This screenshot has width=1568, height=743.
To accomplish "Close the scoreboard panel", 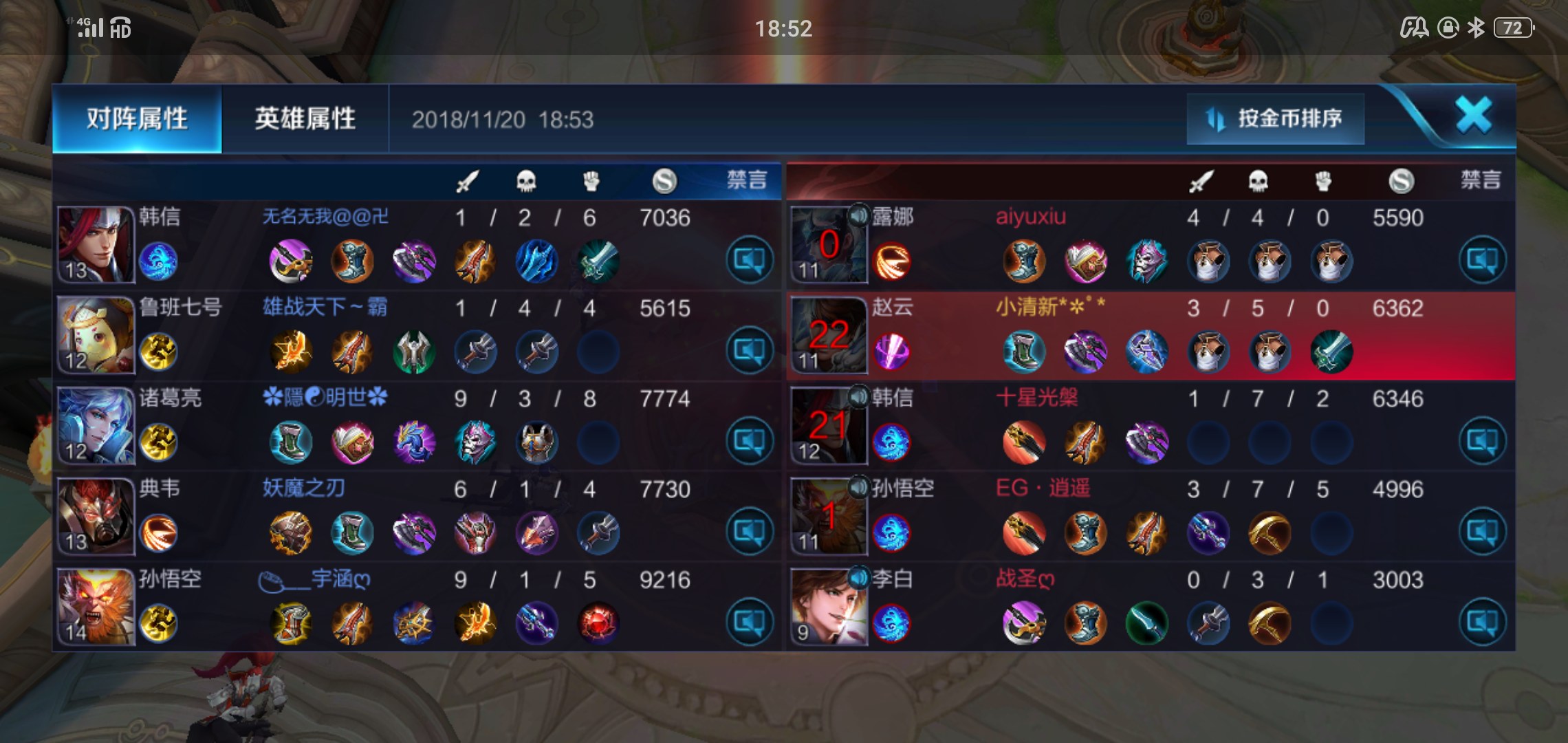I will (1473, 115).
